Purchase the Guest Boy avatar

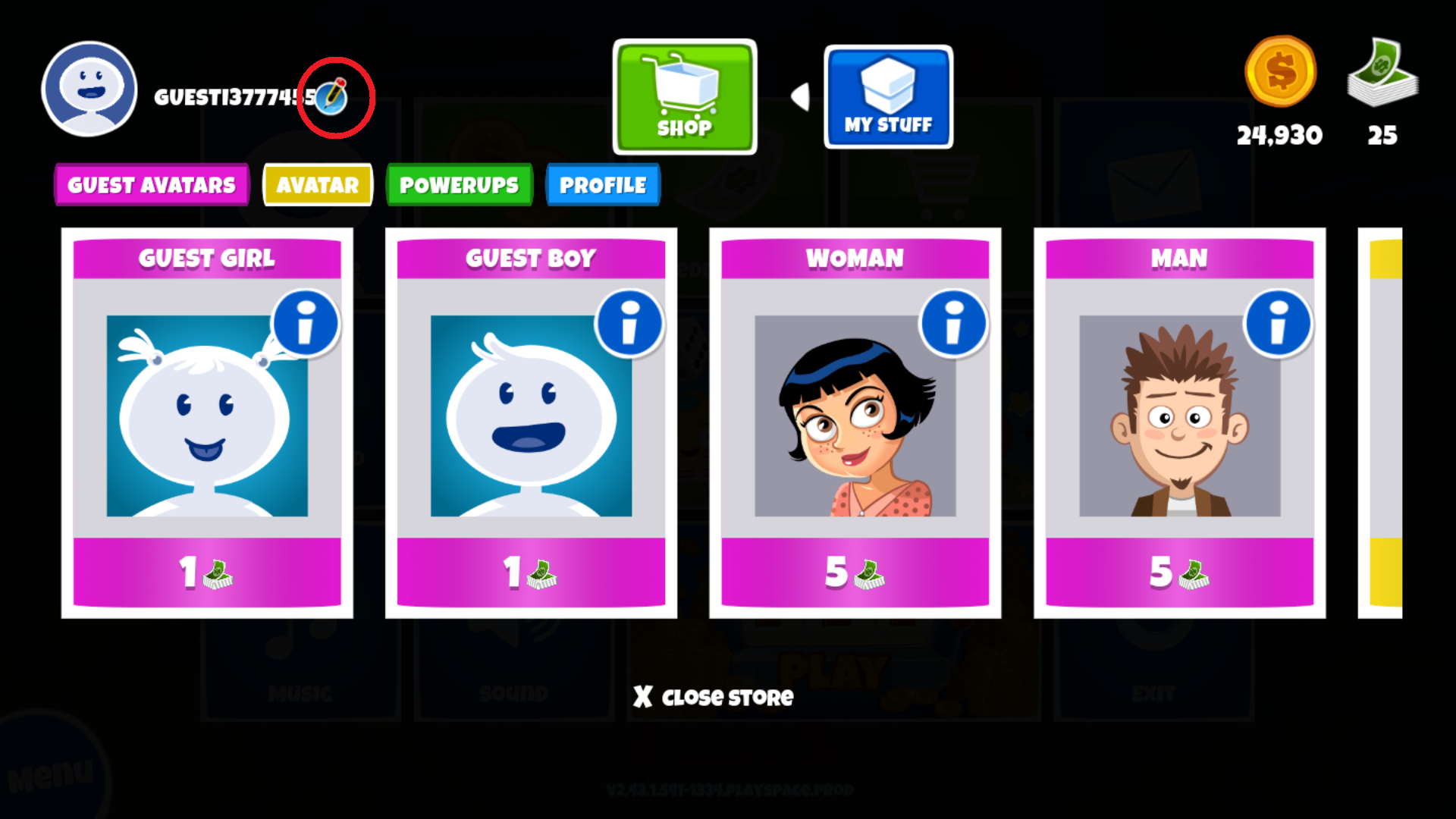[x=531, y=575]
